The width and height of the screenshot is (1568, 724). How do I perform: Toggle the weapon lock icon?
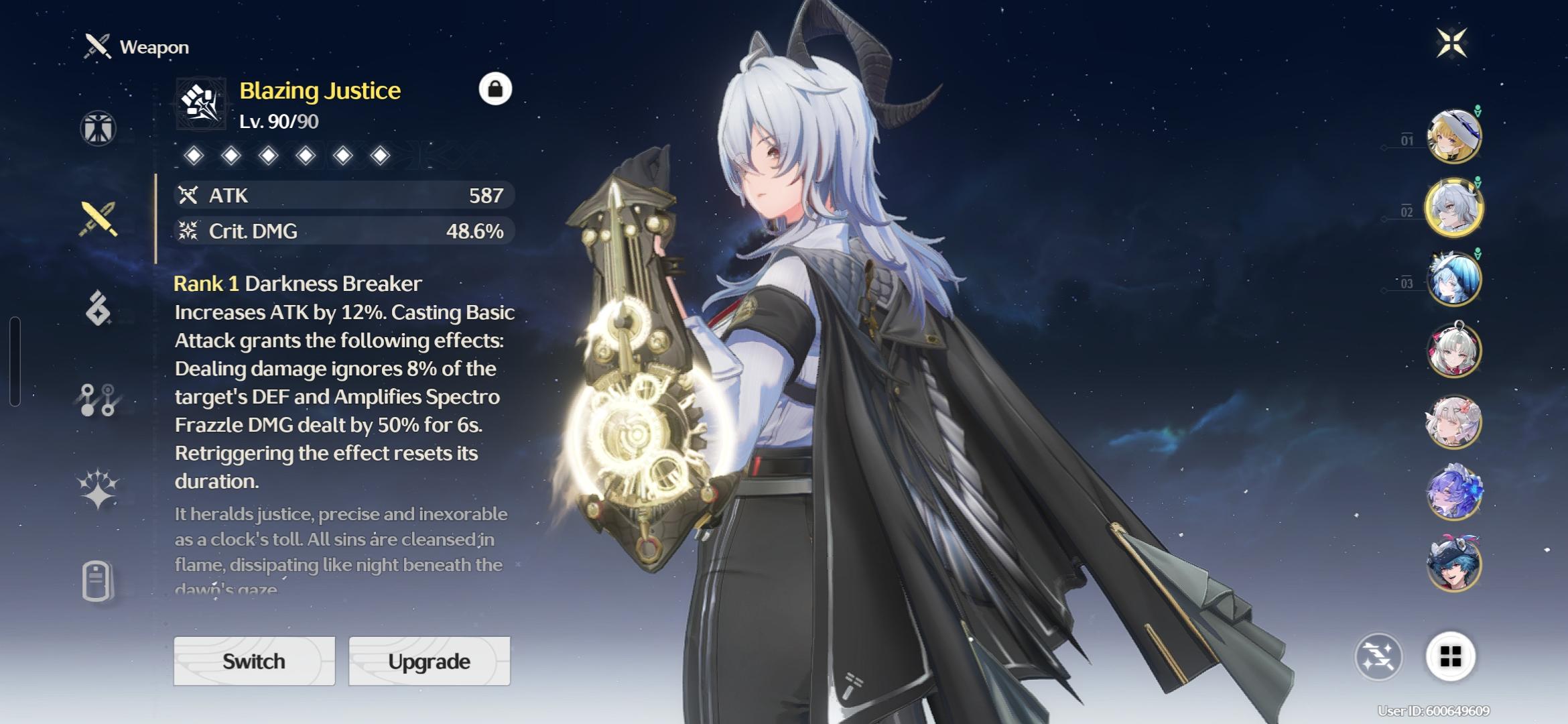pos(495,89)
